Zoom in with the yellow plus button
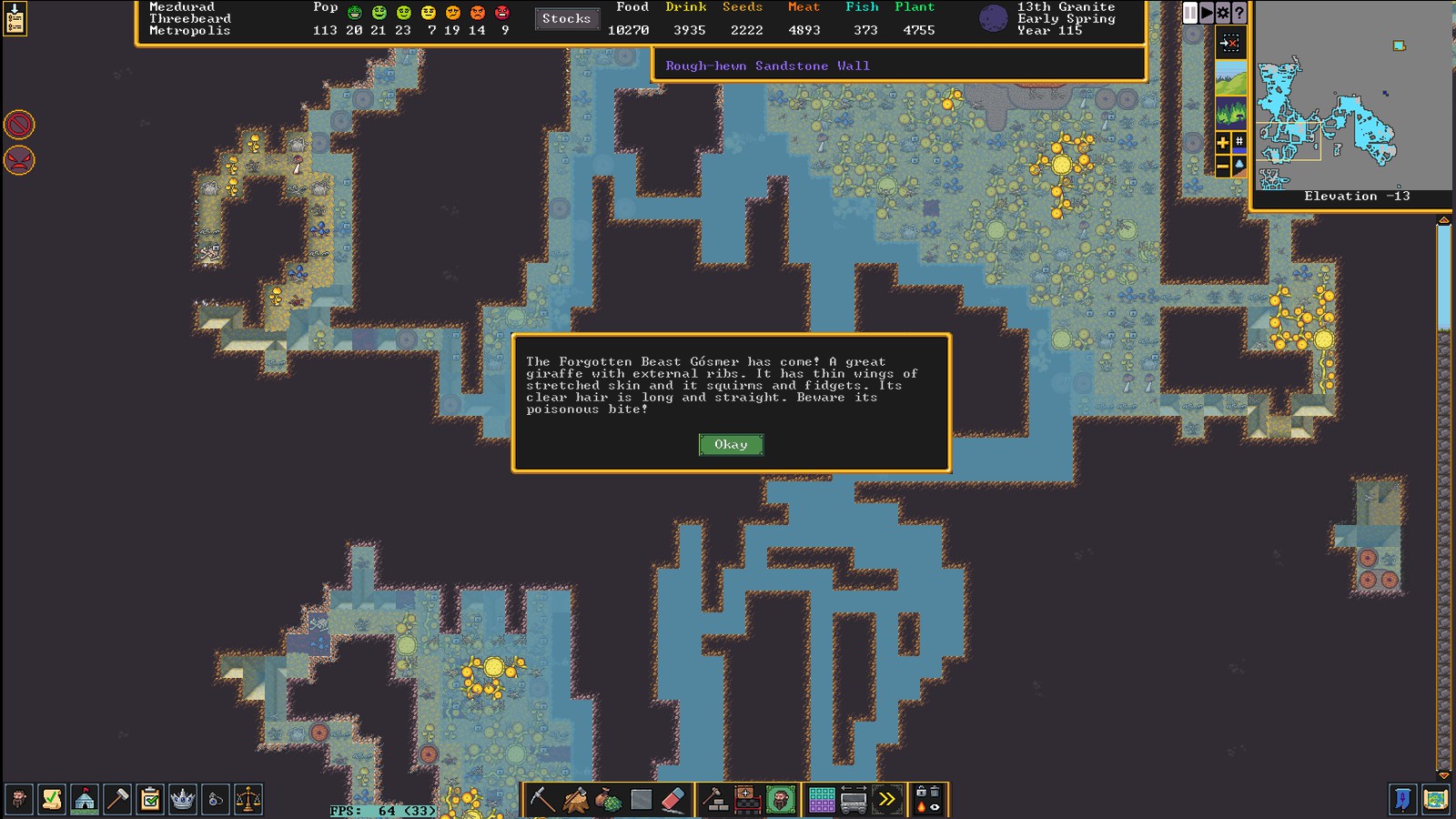 tap(1222, 142)
